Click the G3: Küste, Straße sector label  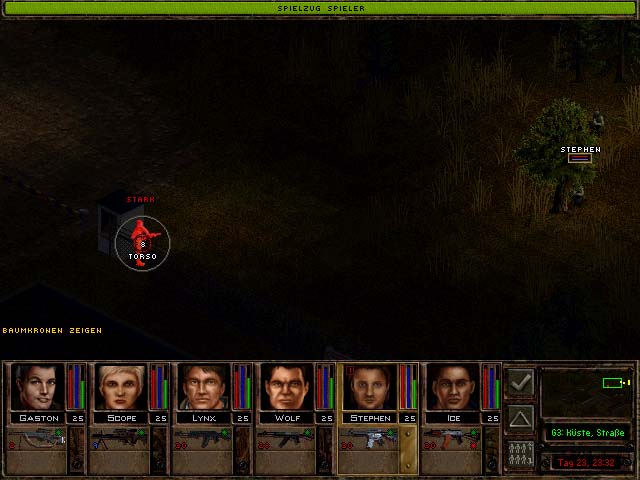click(586, 432)
